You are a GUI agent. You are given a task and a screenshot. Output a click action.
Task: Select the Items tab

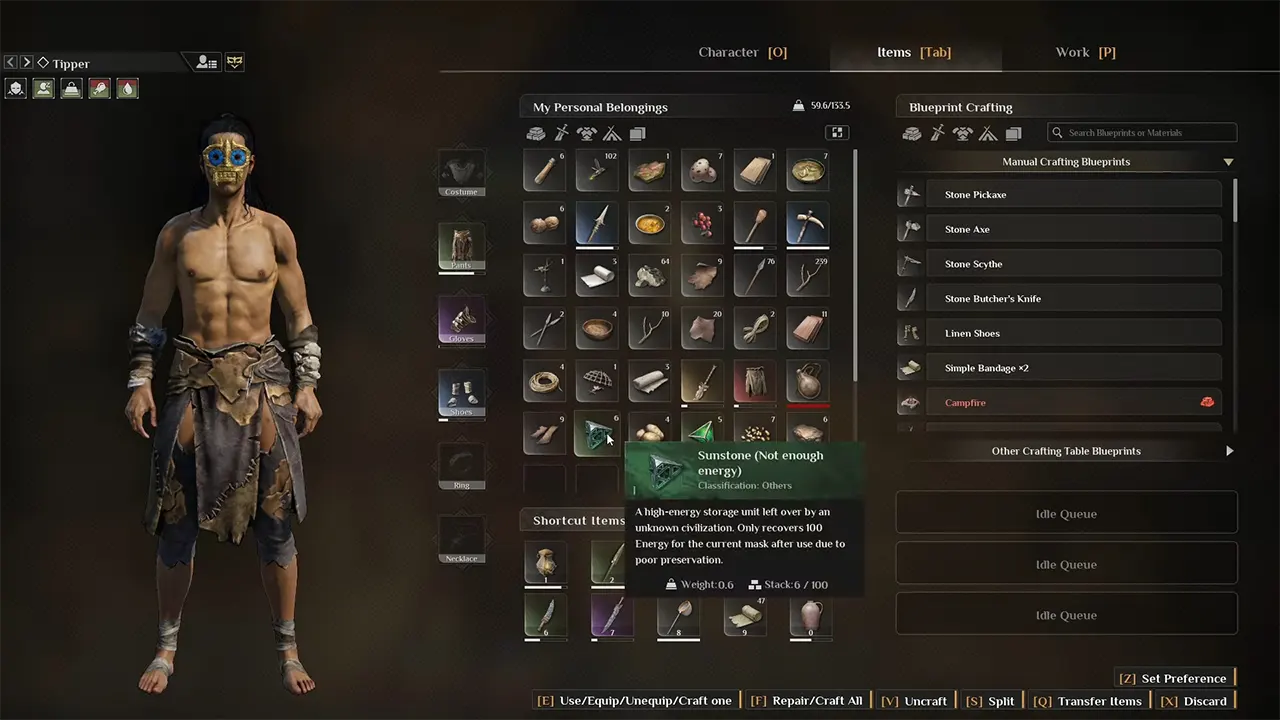(914, 52)
